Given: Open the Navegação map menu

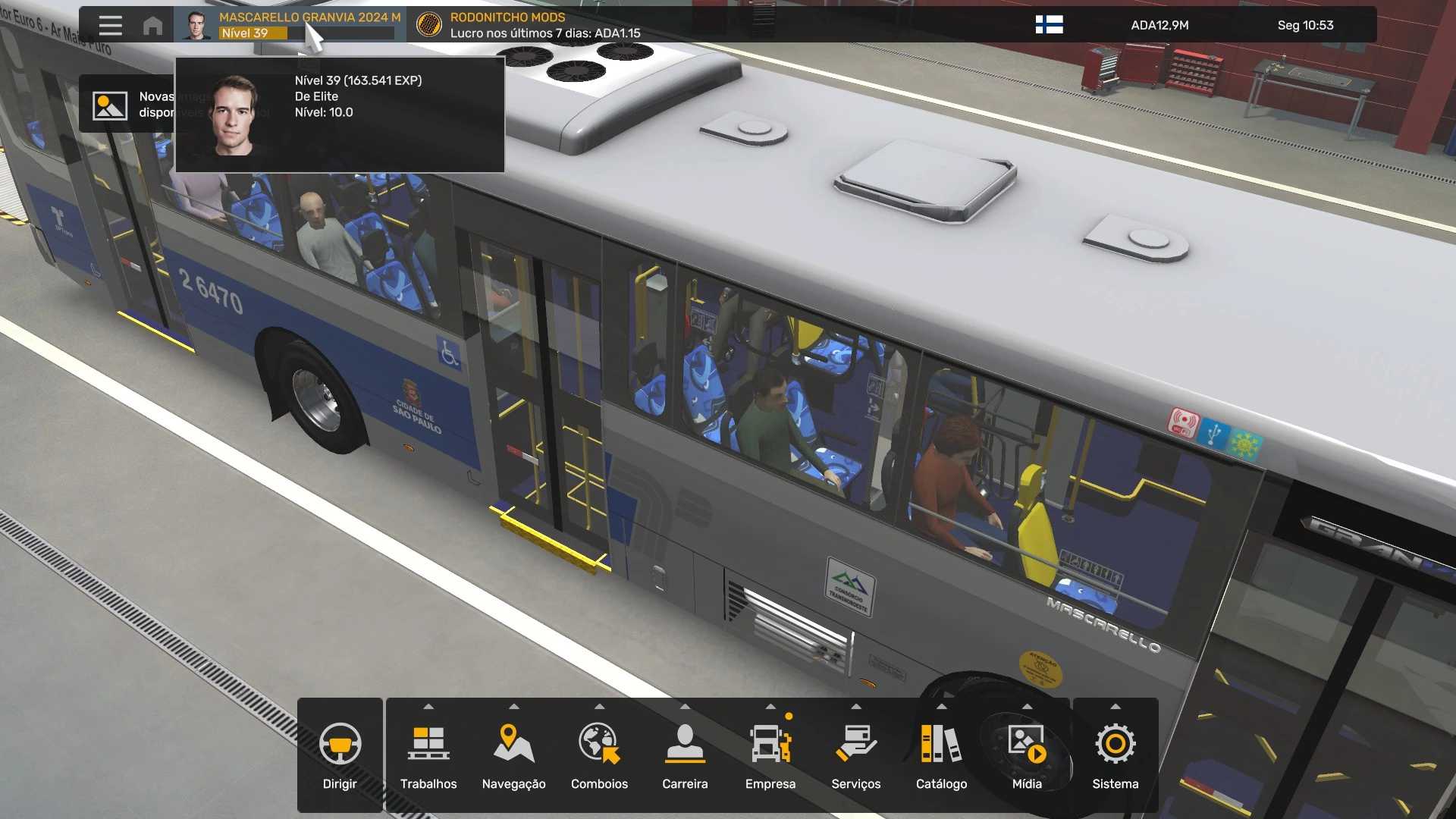Looking at the screenshot, I should click(x=513, y=755).
